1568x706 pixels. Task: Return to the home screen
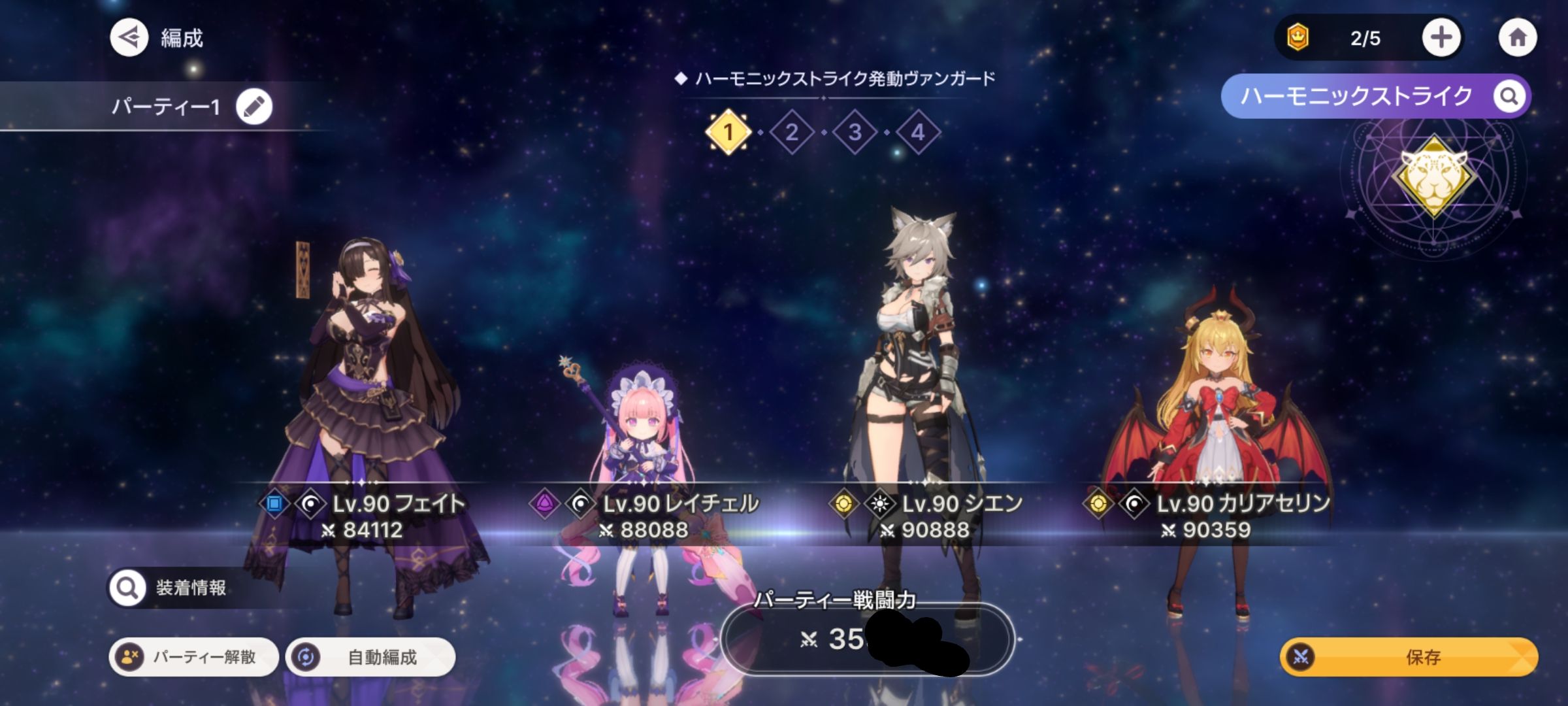[x=1517, y=38]
